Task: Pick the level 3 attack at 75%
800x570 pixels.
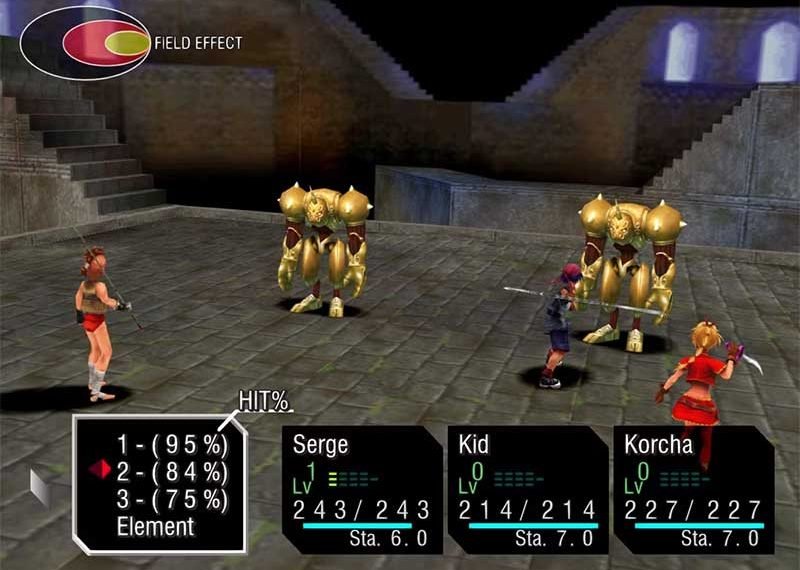Action: point(172,498)
